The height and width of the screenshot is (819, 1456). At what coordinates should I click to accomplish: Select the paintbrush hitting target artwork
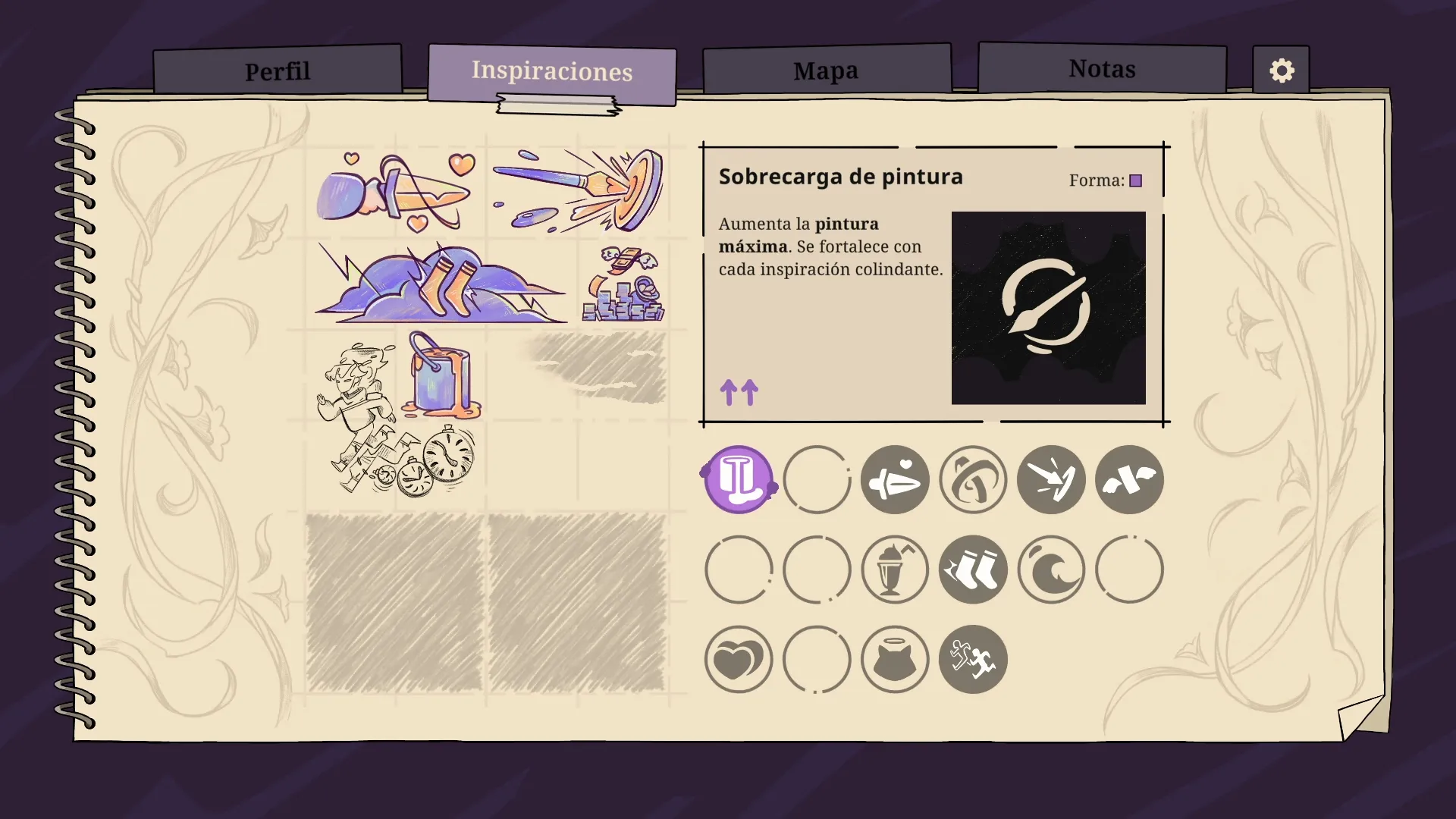[578, 190]
